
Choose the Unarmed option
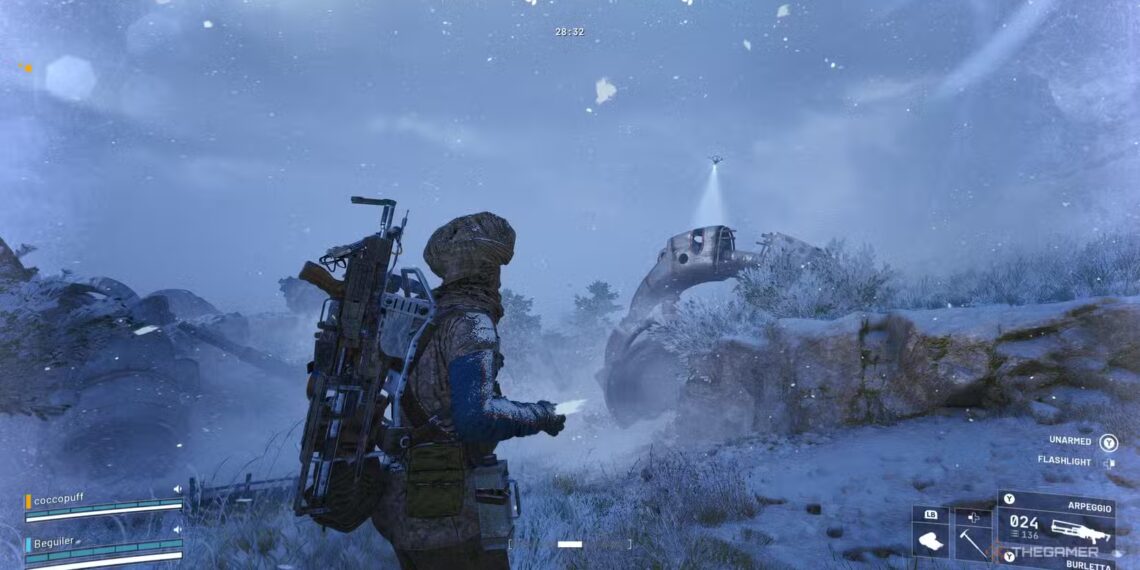point(1069,441)
